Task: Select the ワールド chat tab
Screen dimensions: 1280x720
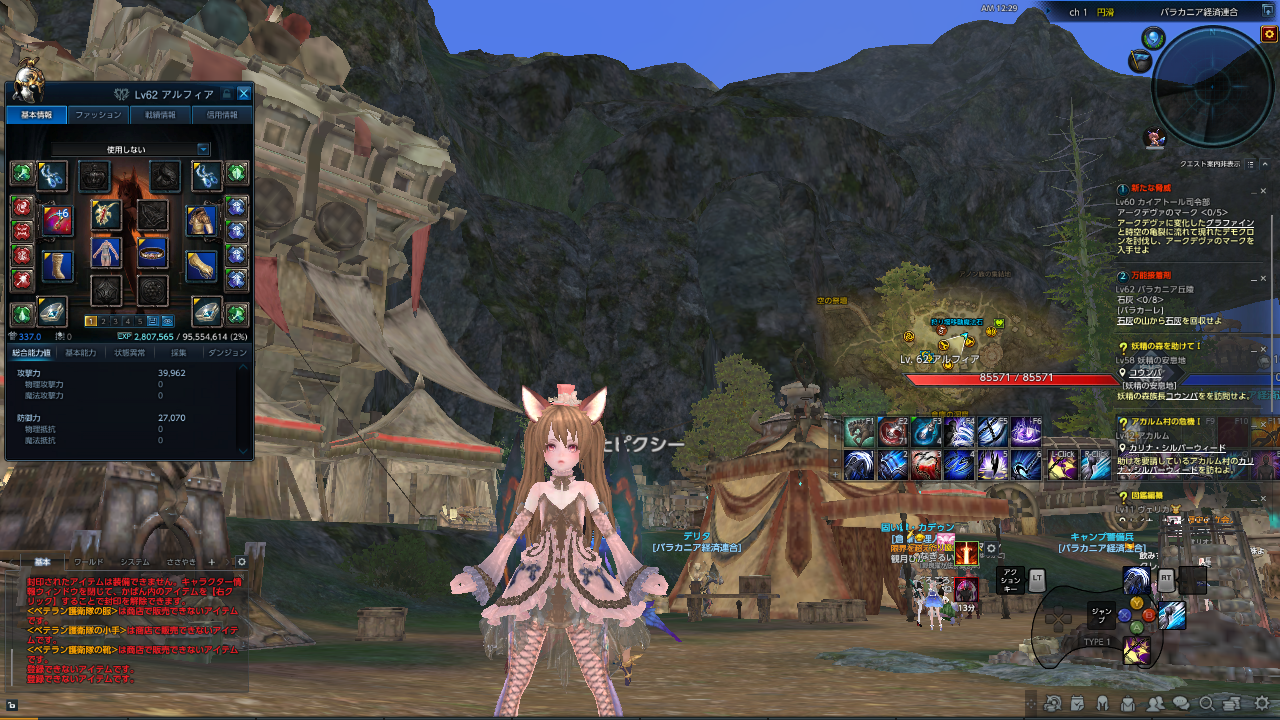Action: [x=89, y=562]
